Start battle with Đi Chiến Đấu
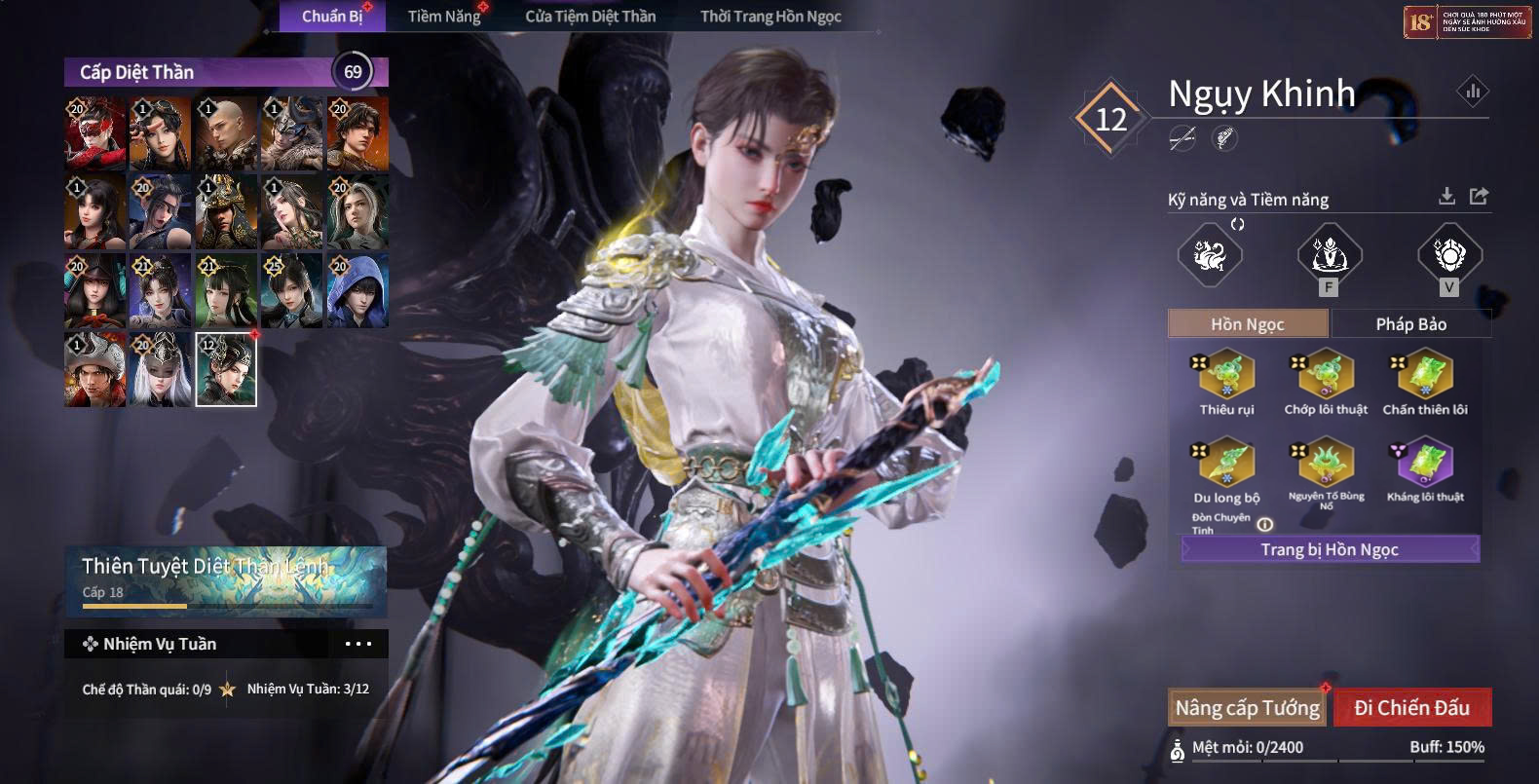The height and width of the screenshot is (784, 1539). point(1411,708)
